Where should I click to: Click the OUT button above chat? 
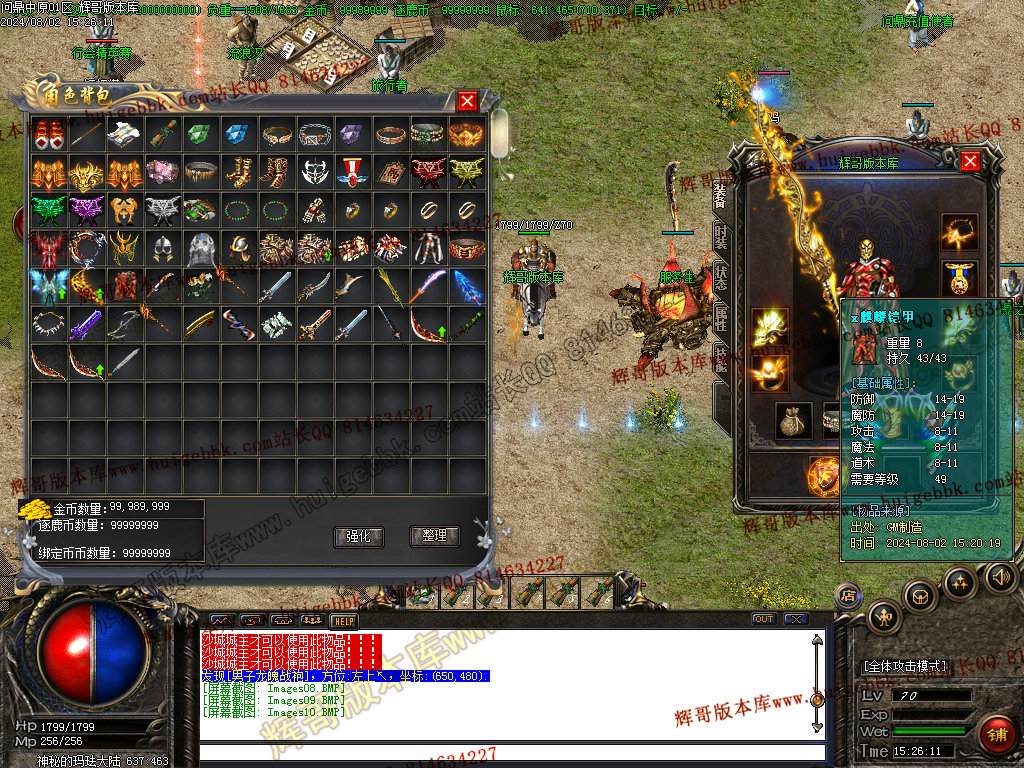(x=764, y=619)
